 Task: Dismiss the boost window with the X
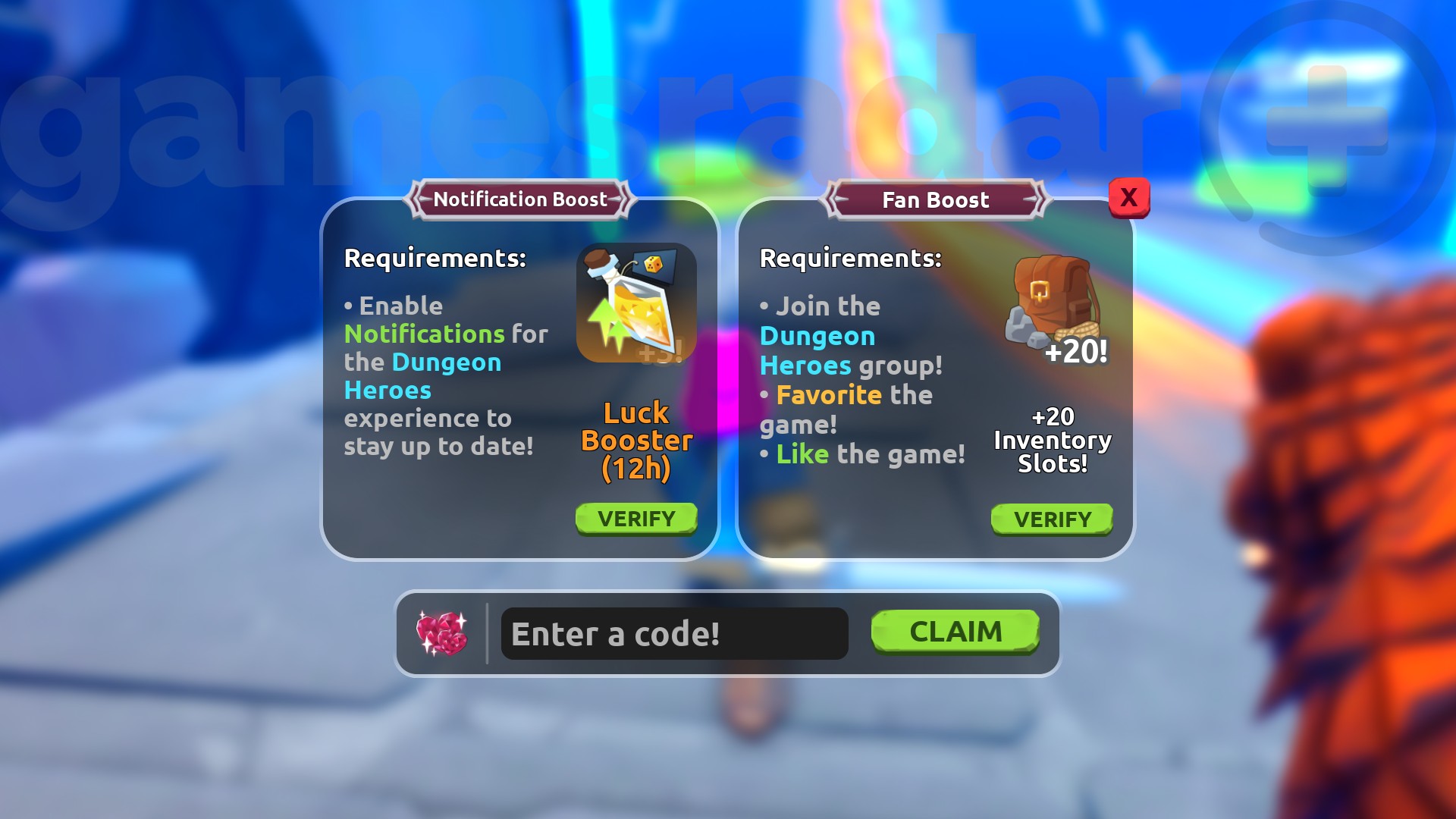1129,197
